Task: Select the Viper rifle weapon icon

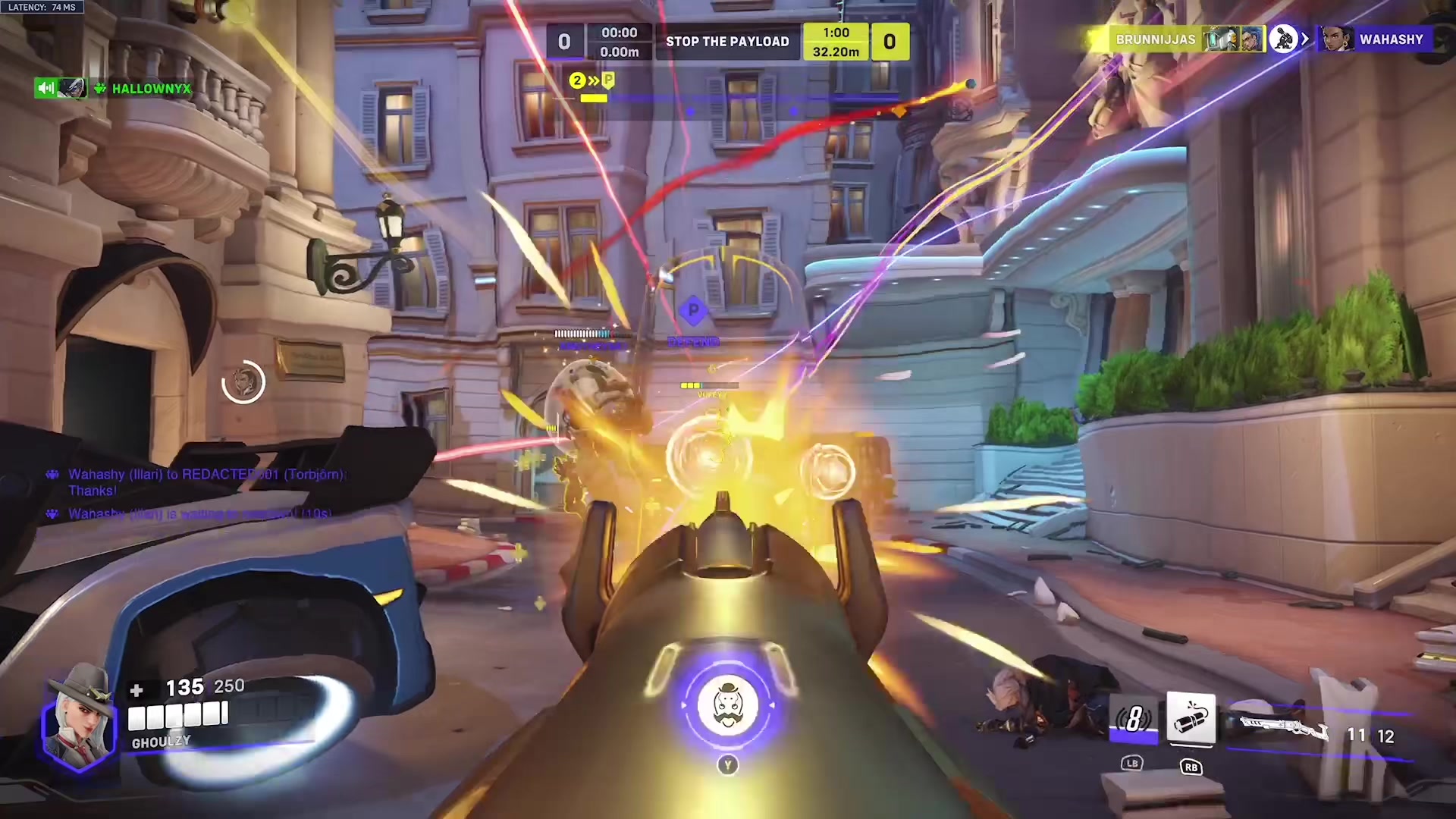Action: pyautogui.click(x=1285, y=730)
